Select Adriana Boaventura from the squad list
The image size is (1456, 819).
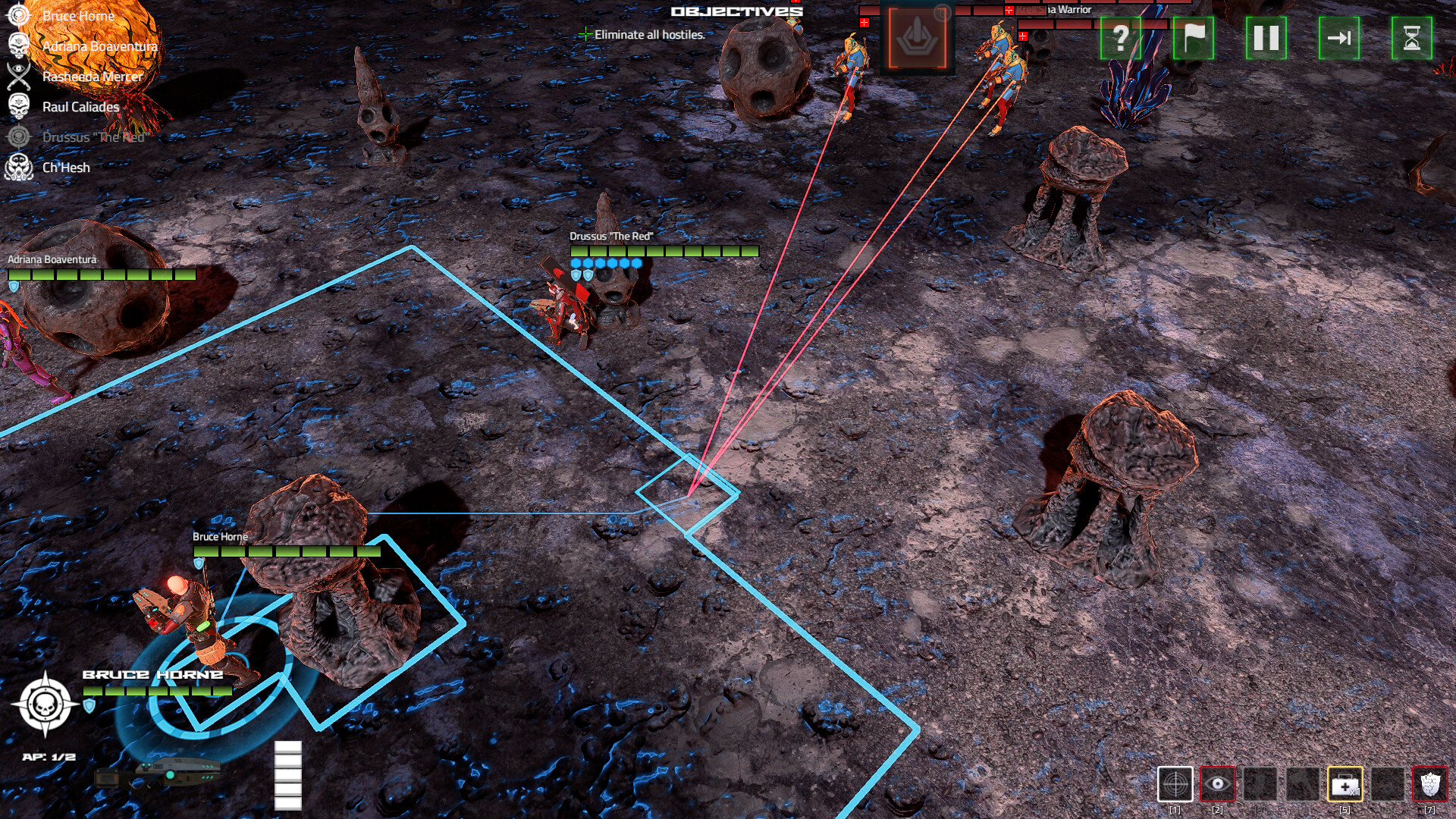[100, 45]
